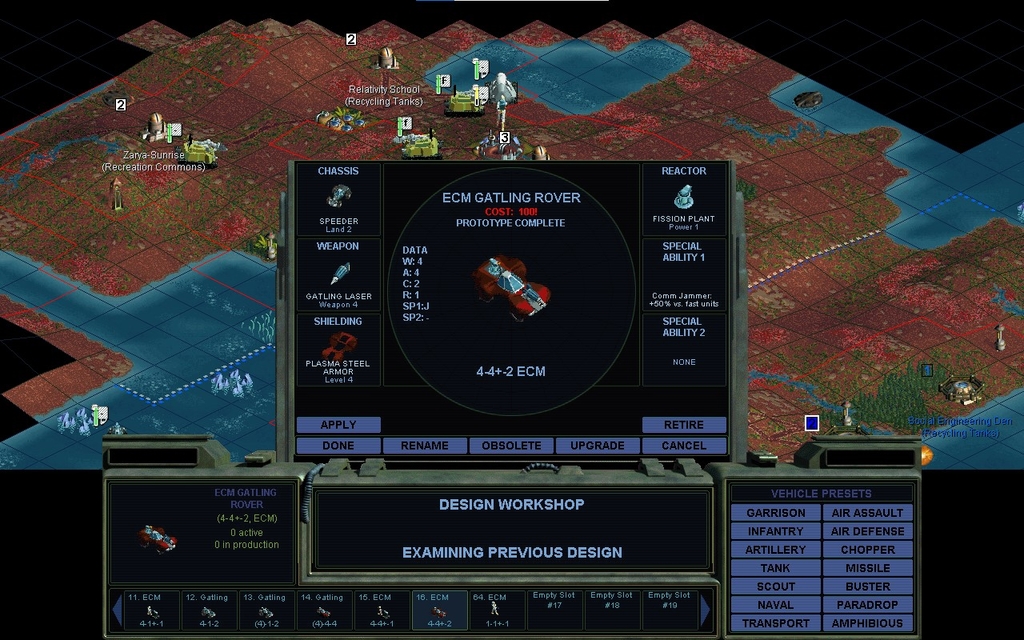1024x640 pixels.
Task: Load the Amphibious preset
Action: (x=867, y=623)
